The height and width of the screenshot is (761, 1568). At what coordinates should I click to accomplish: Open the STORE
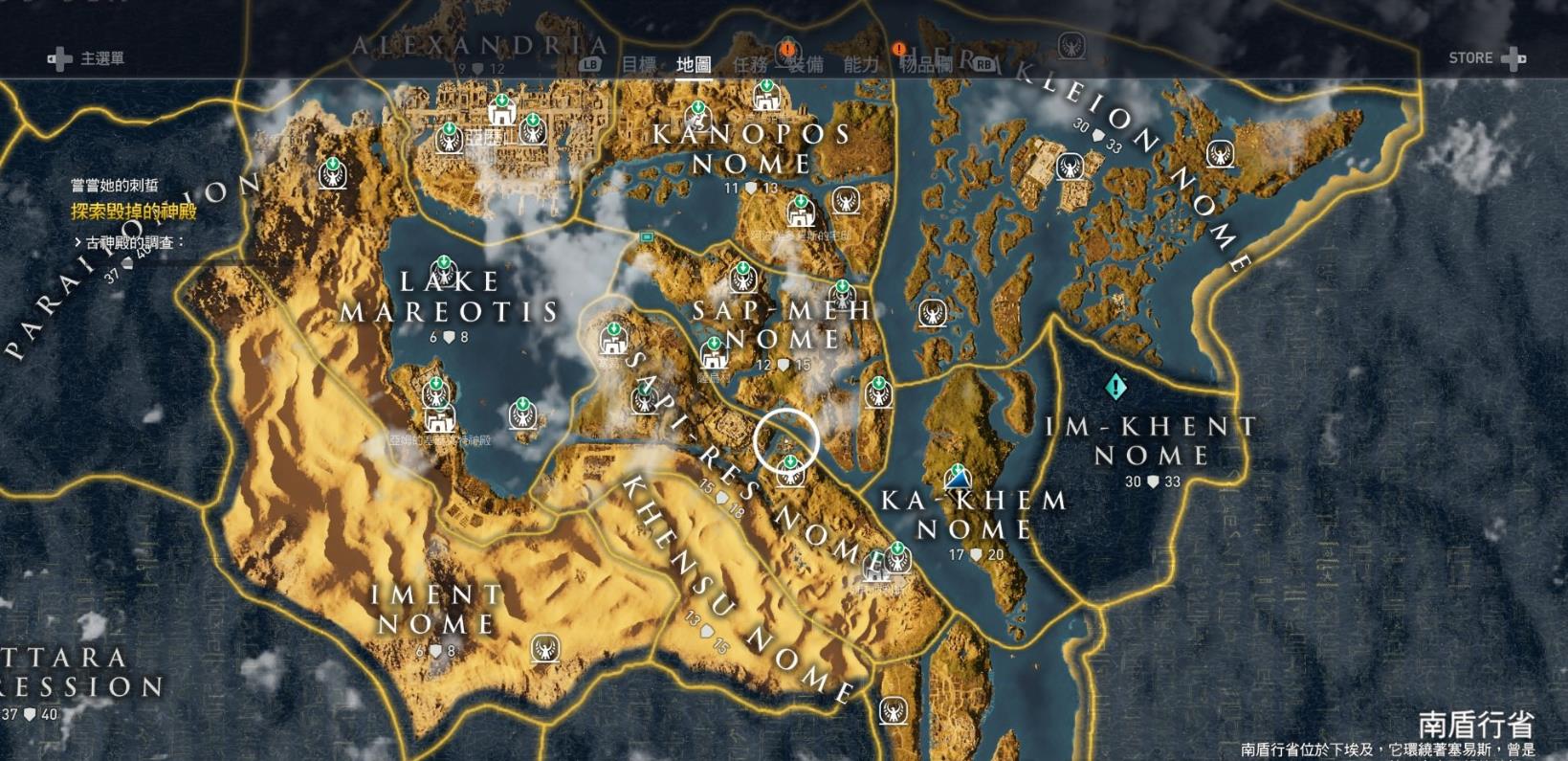[1486, 58]
